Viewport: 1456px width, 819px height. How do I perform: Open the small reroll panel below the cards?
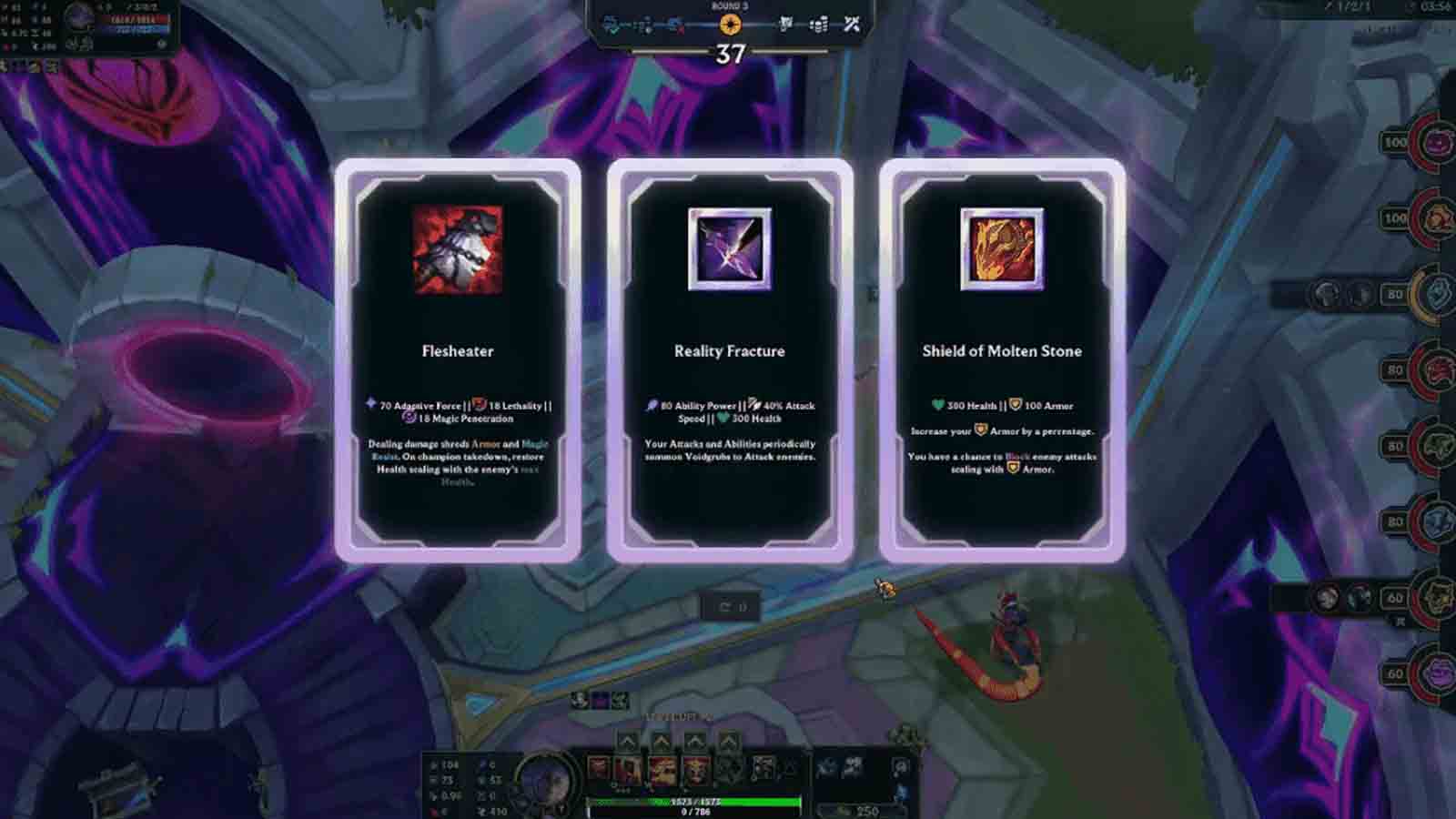pos(728,605)
